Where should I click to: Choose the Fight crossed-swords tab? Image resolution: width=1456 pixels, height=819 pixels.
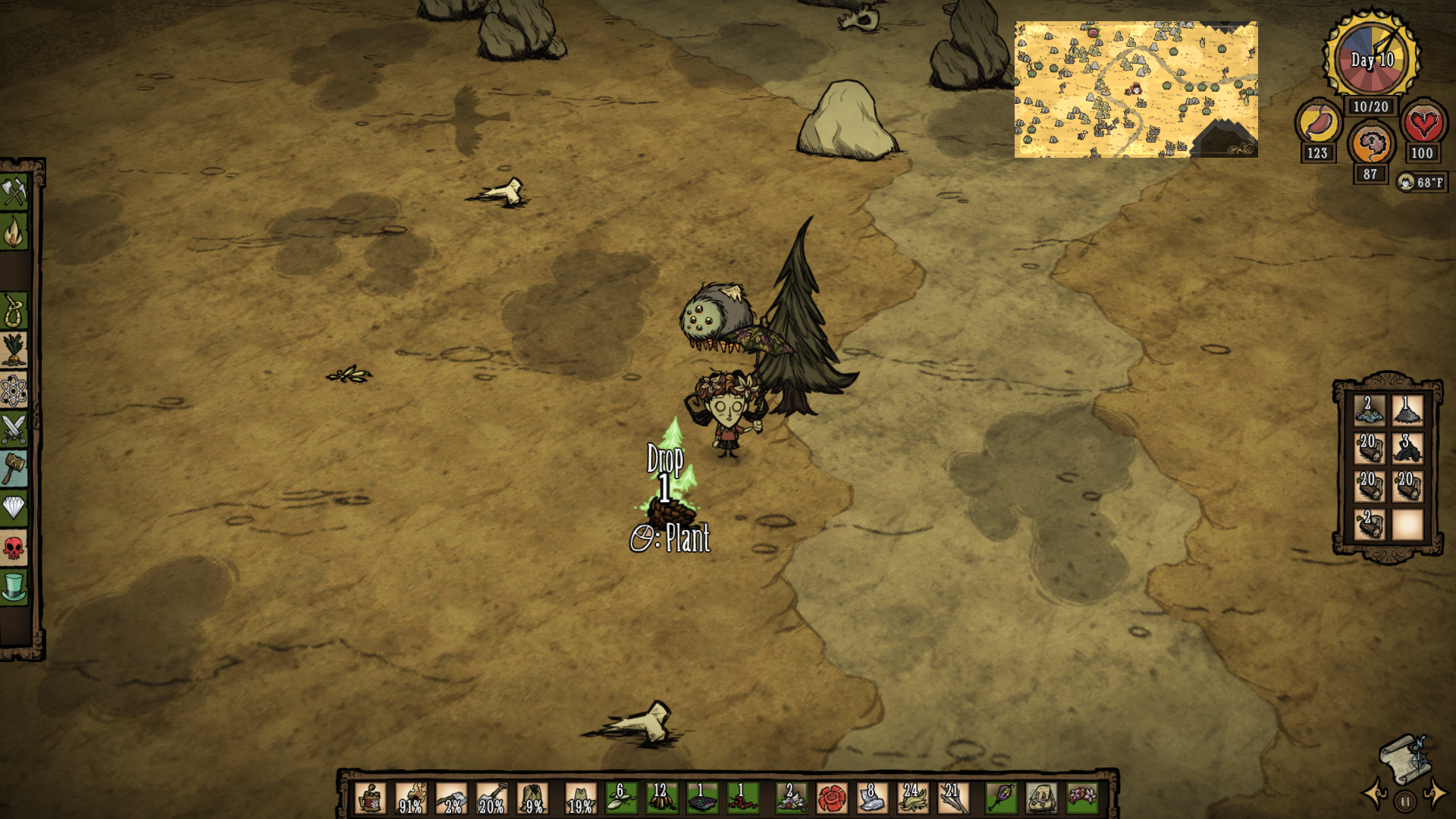click(x=14, y=429)
